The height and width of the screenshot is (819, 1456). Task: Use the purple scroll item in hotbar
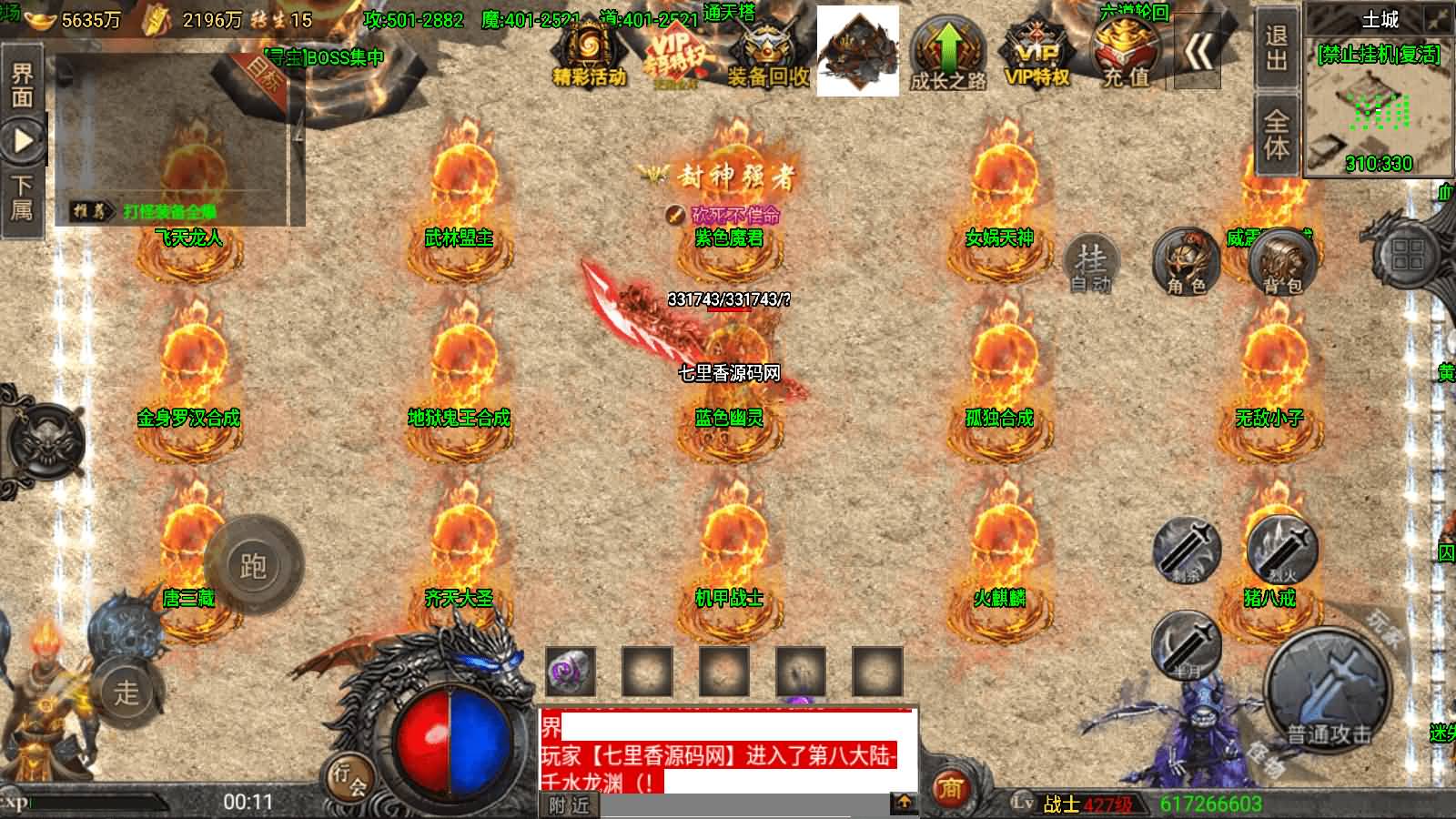tap(571, 672)
